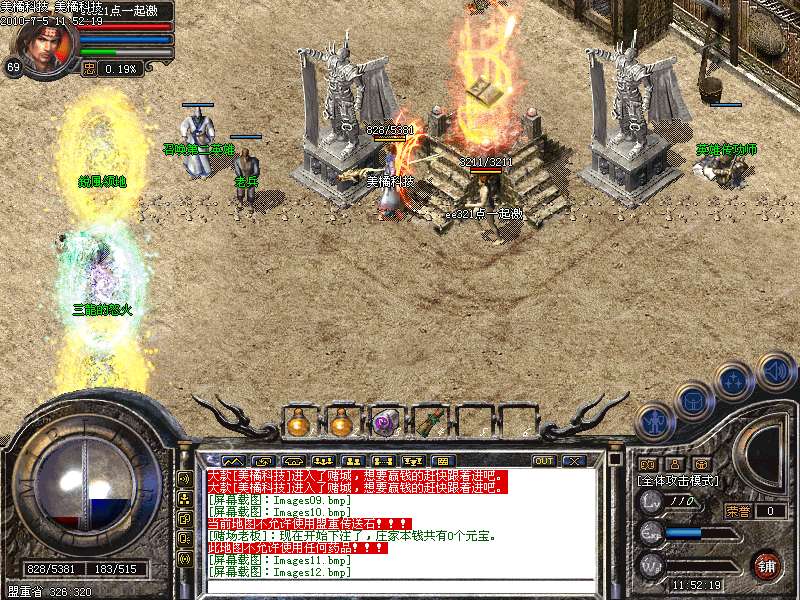Click the top sound-wave chat filter button
The width and height of the screenshot is (800, 600).
coord(185,479)
